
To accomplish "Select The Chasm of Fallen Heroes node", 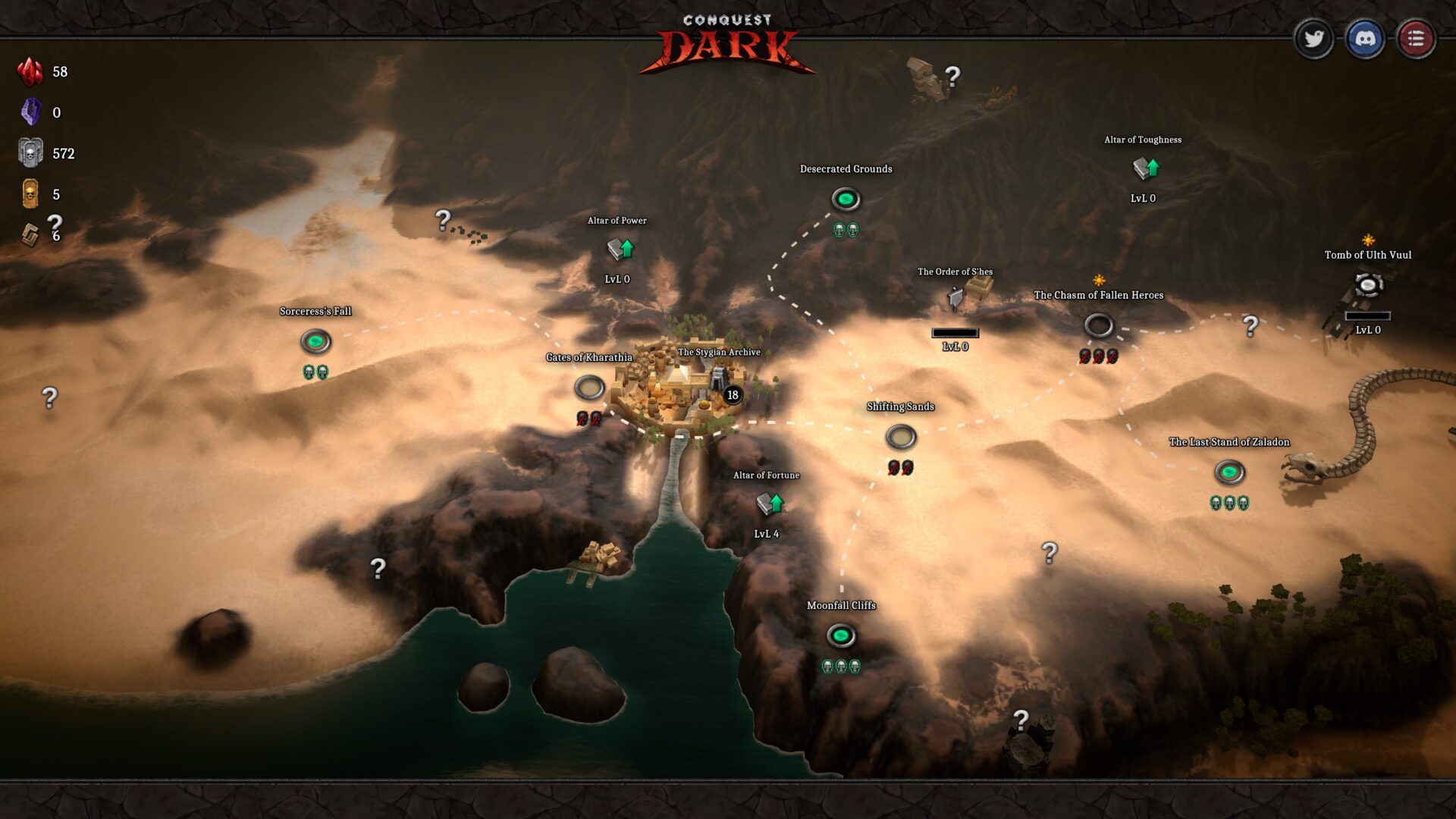I will (1098, 325).
